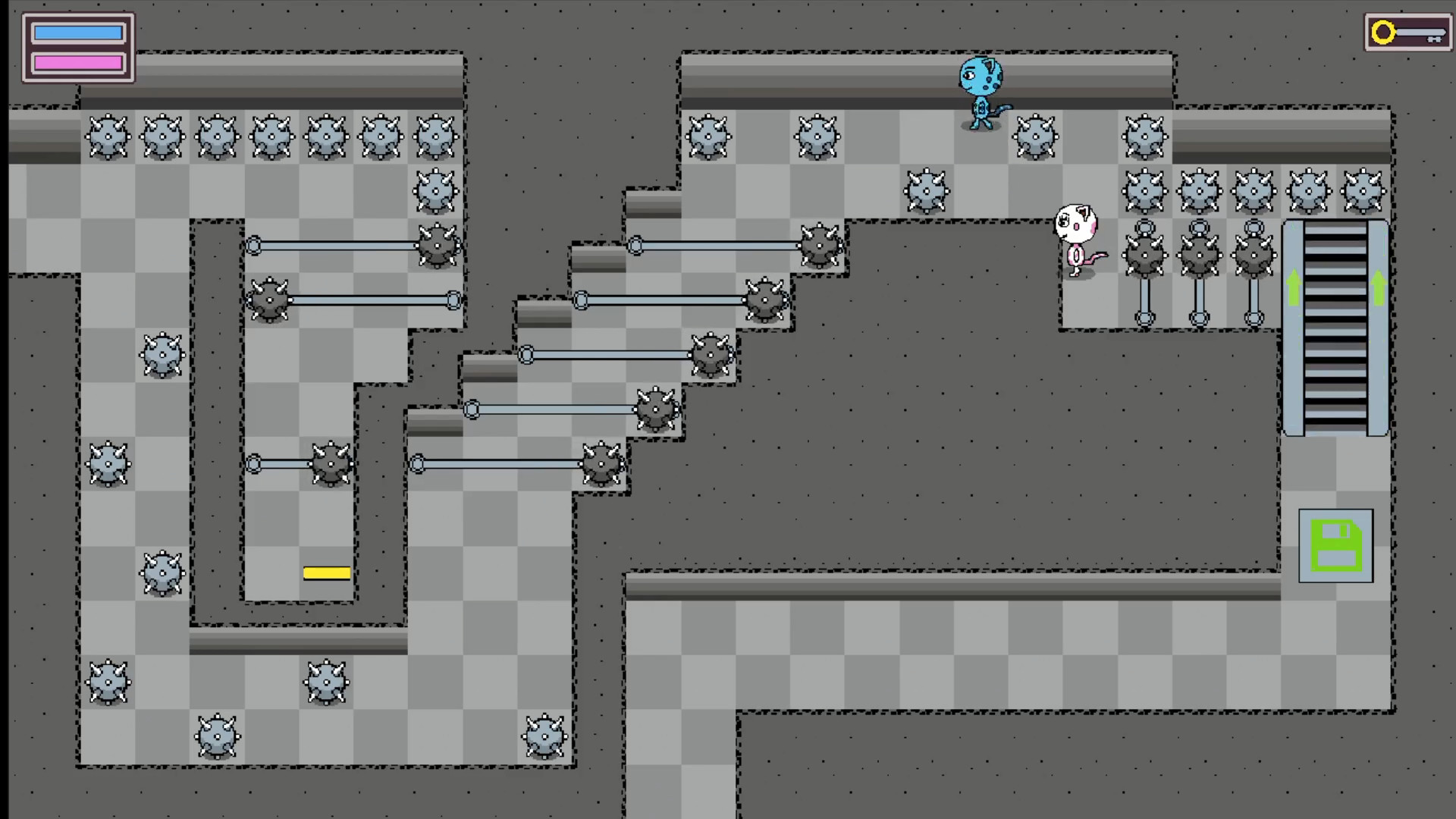Click the row of mines right of the escalator
The height and width of the screenshot is (819, 1456).
point(1254,191)
